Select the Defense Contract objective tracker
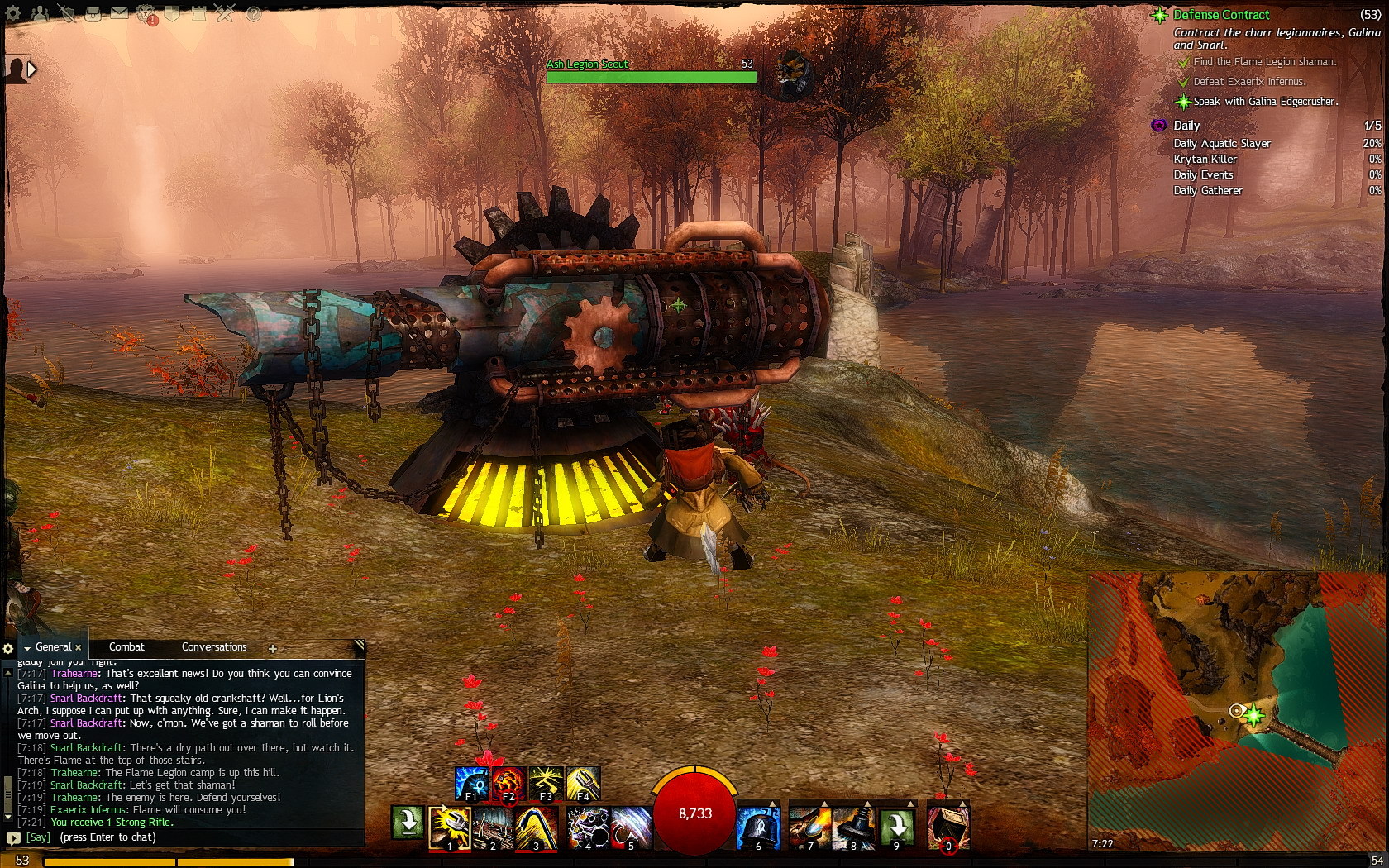Viewport: 1389px width, 868px height. tap(1221, 15)
